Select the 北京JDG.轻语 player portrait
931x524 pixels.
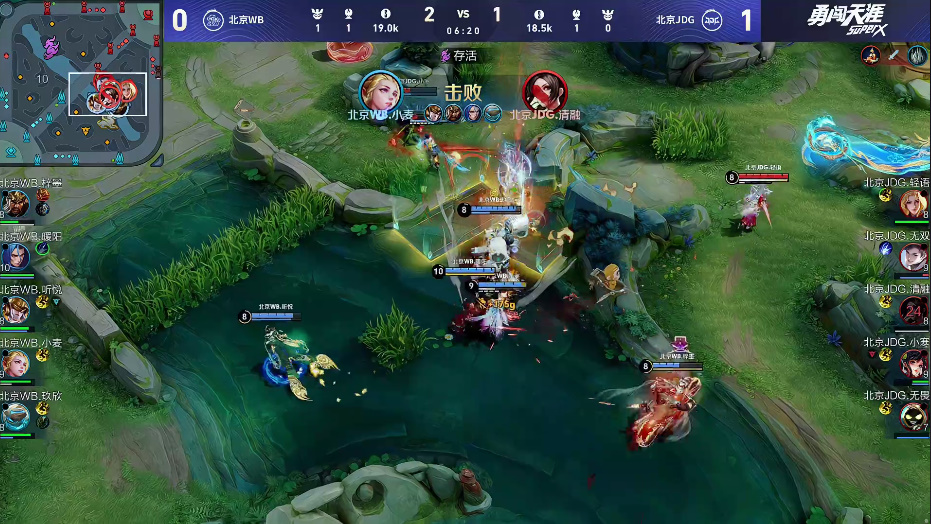[914, 205]
